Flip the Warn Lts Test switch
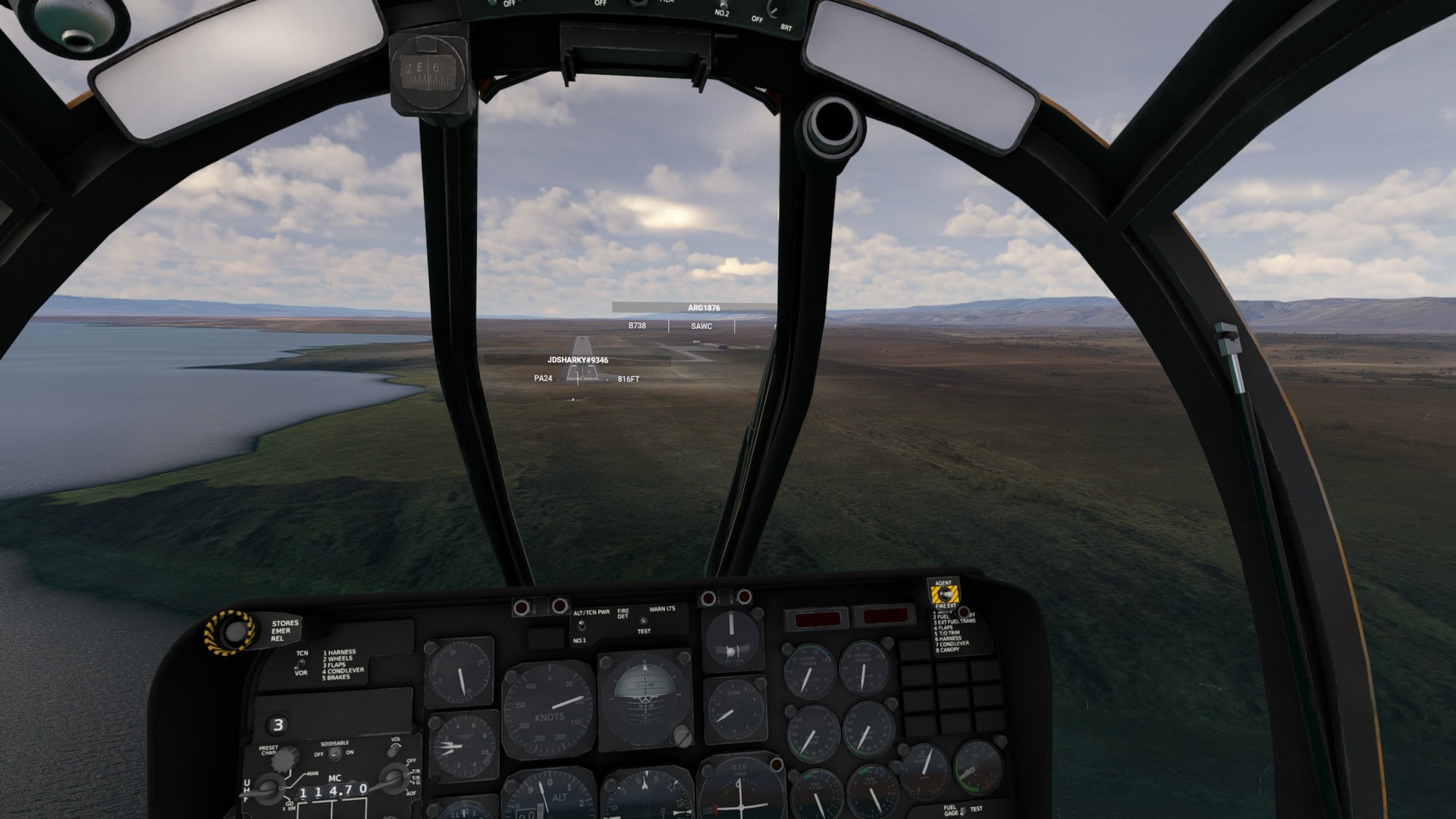This screenshot has height=819, width=1456. 643,621
